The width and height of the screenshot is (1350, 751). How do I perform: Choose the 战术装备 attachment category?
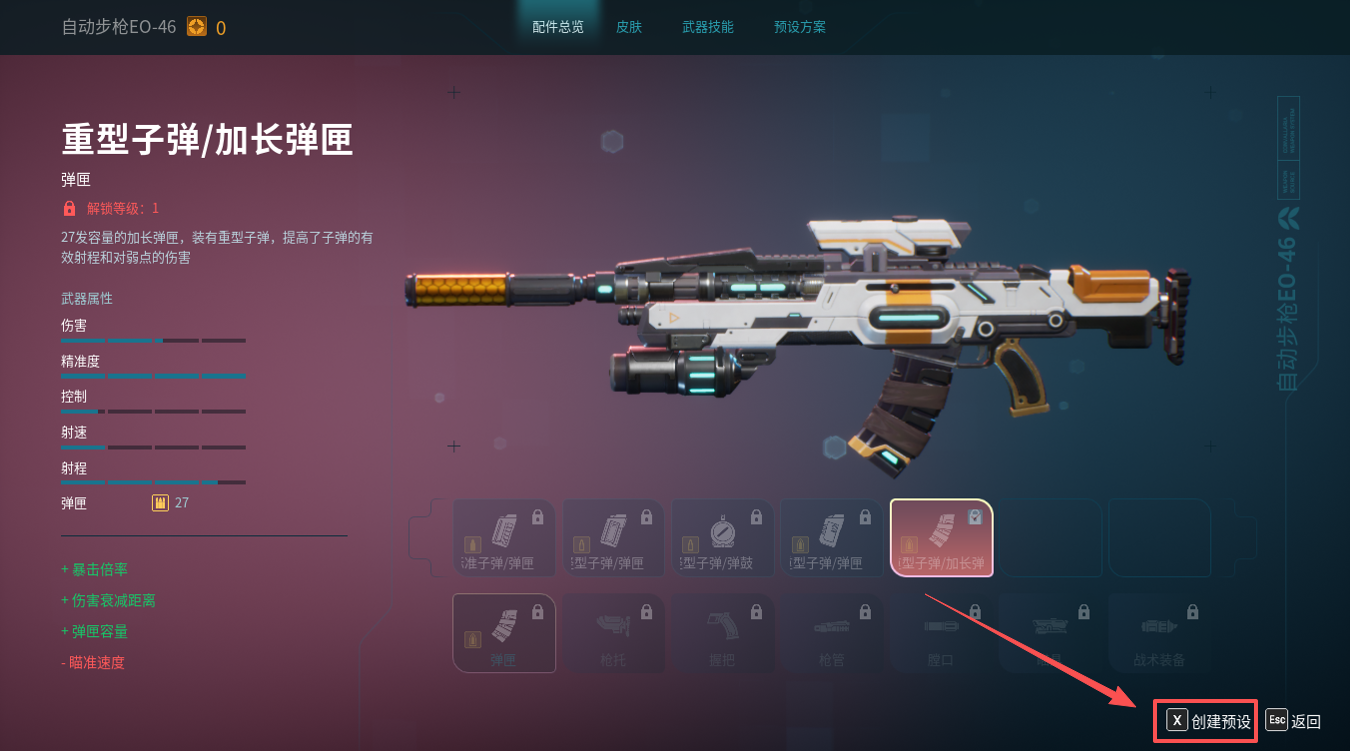tap(1159, 633)
